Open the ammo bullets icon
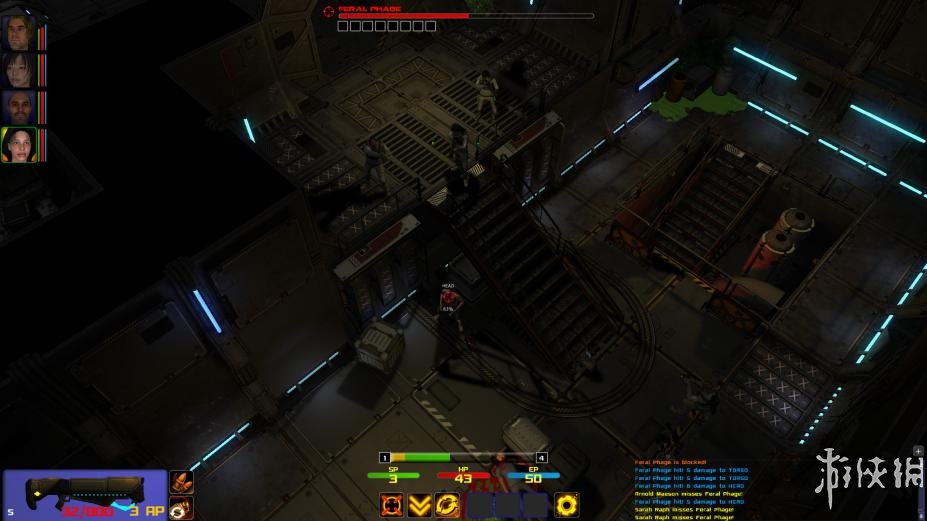This screenshot has width=927, height=521. click(x=181, y=483)
